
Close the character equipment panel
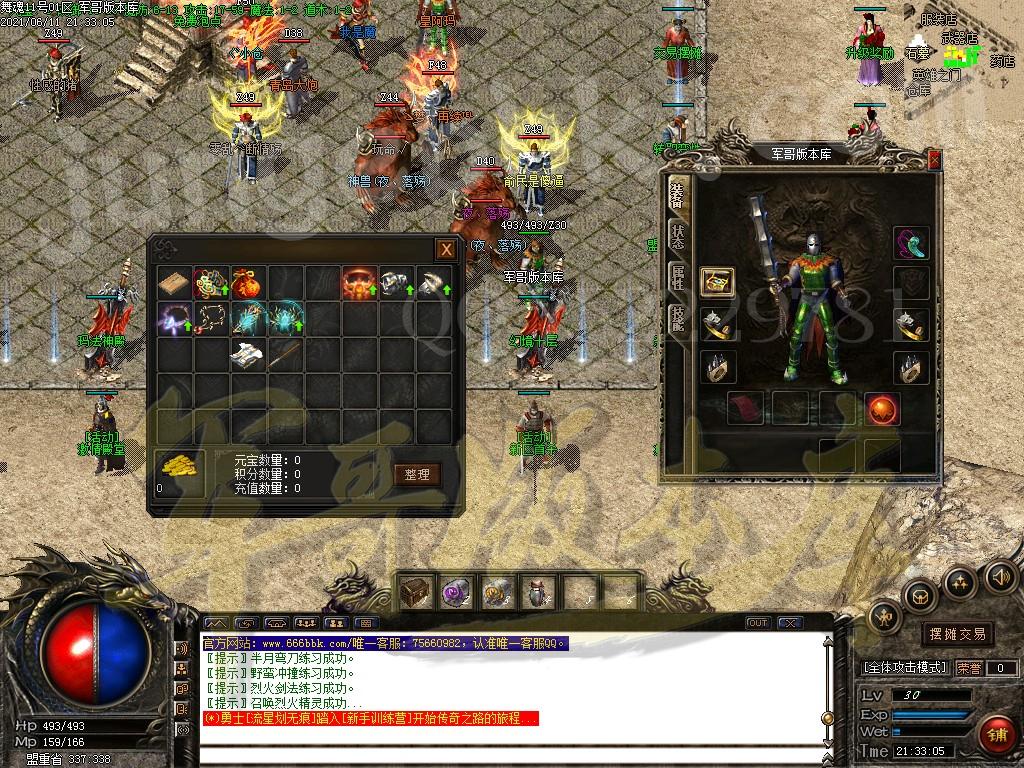934,159
